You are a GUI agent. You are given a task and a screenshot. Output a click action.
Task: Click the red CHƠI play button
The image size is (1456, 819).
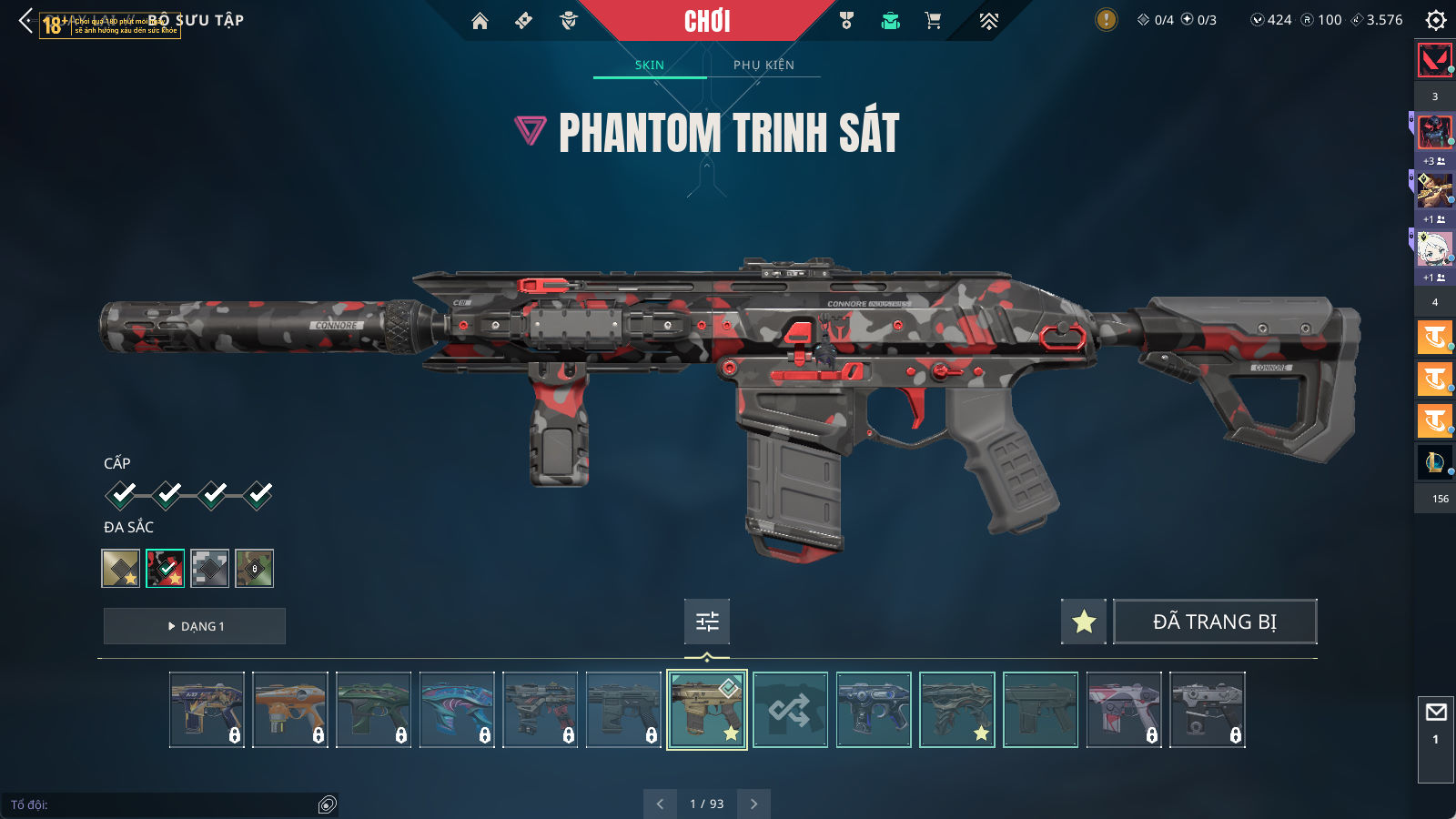tap(707, 21)
